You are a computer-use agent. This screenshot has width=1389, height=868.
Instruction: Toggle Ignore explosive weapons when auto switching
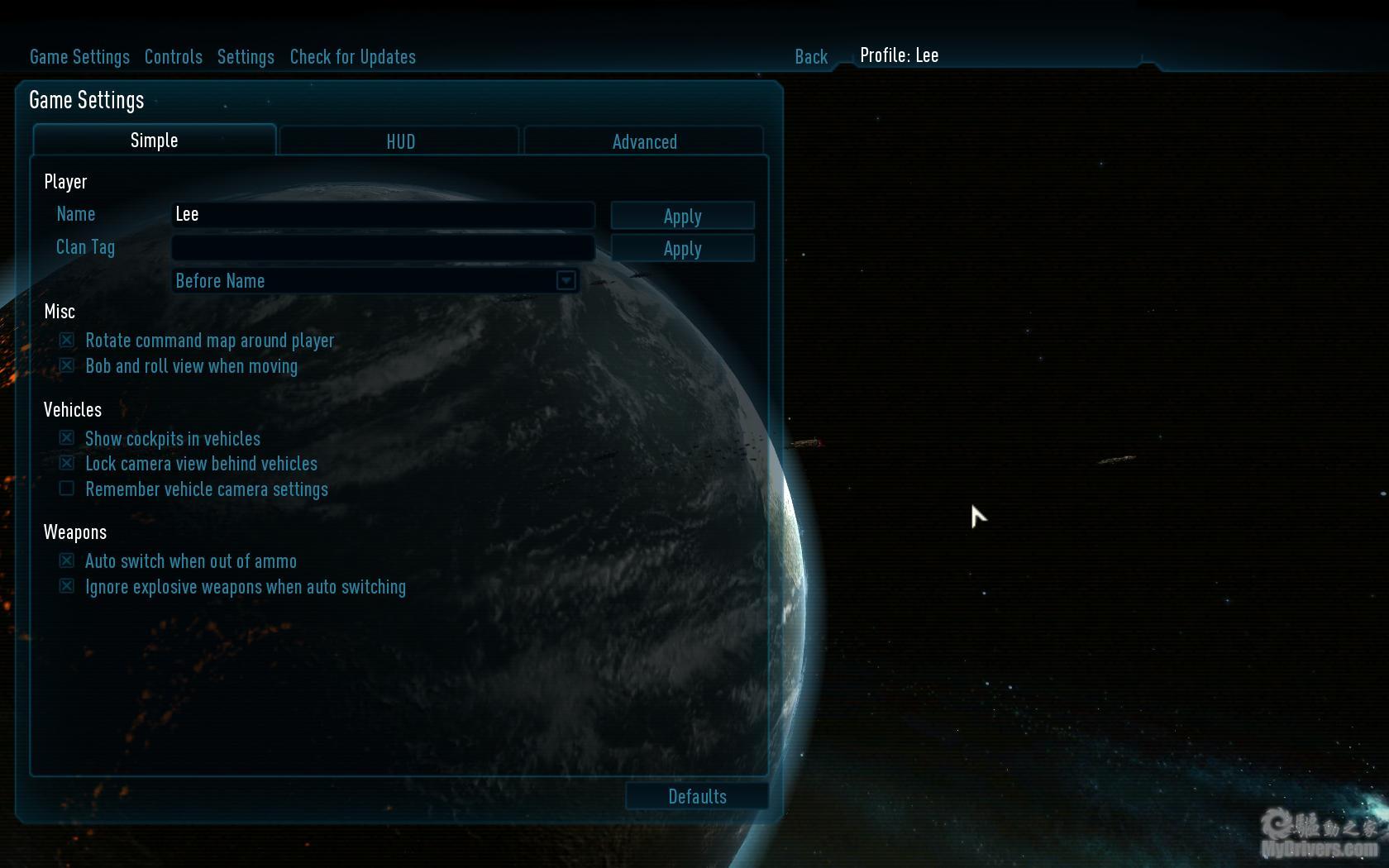[67, 586]
